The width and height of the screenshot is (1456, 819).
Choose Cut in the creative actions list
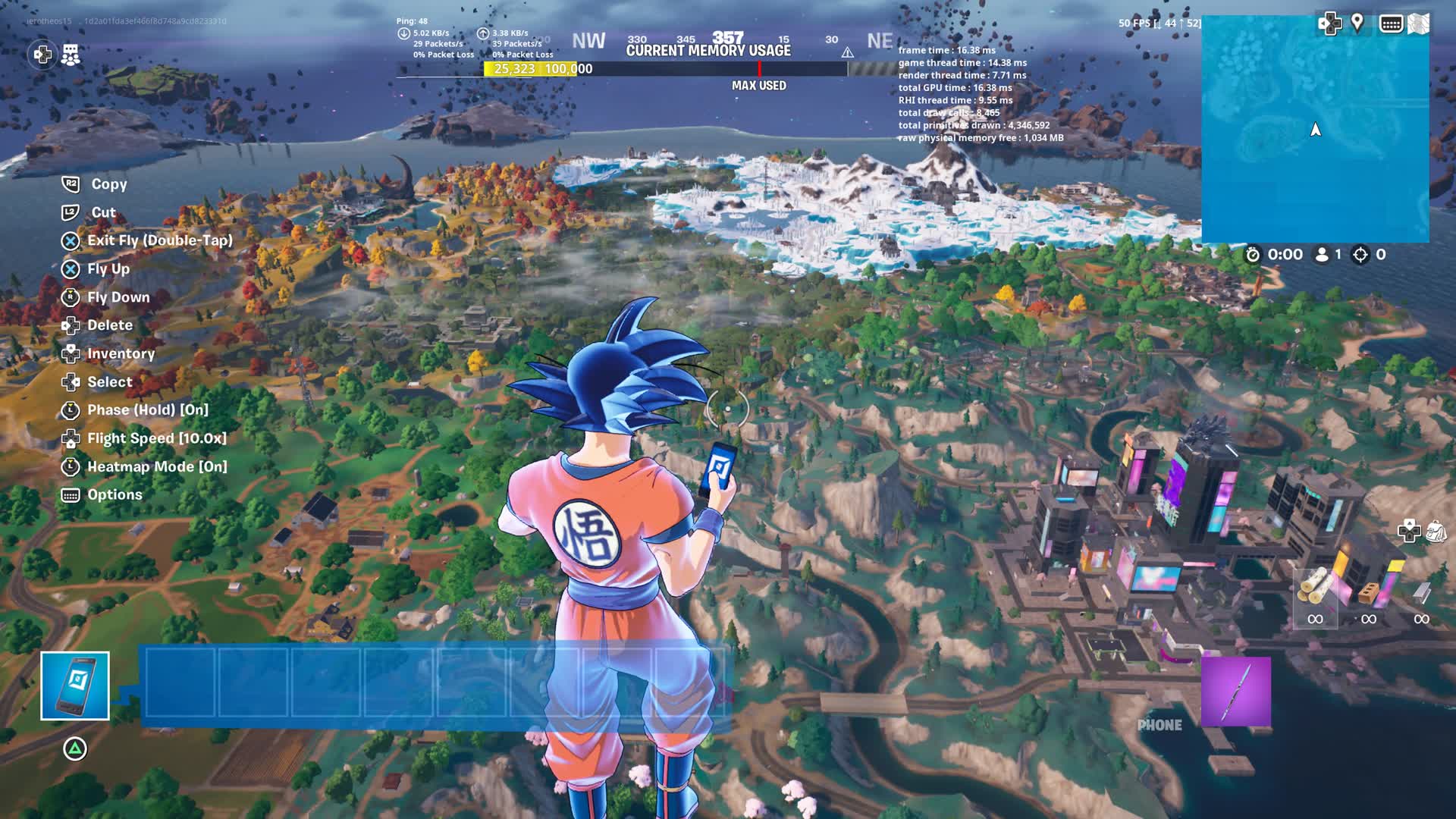[x=103, y=213]
